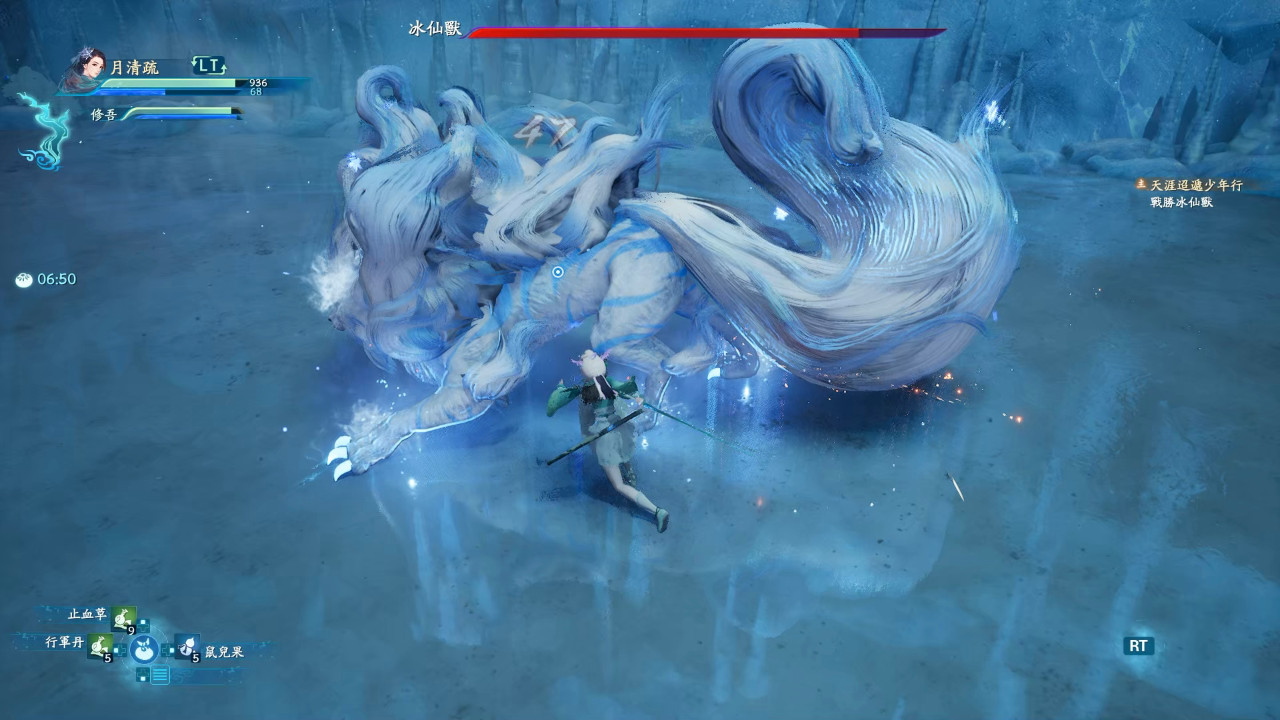1280x720 pixels.
Task: Click 月清疏 character portrait
Action: click(x=87, y=68)
